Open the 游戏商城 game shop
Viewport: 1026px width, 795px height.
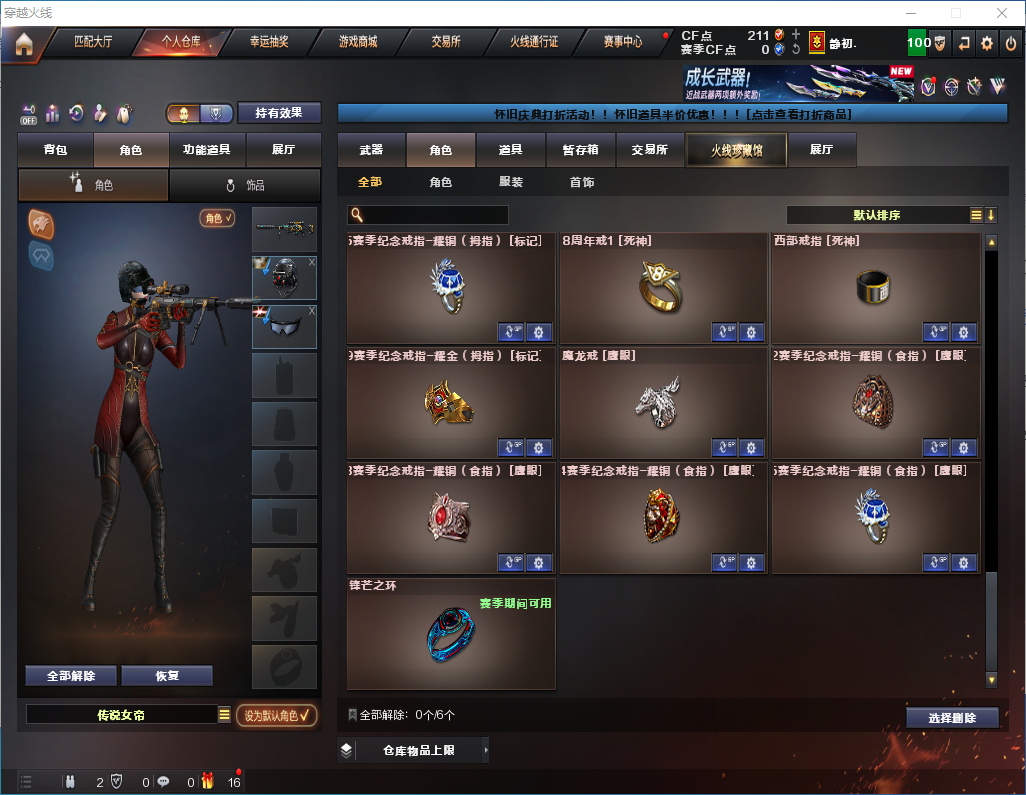[x=358, y=42]
